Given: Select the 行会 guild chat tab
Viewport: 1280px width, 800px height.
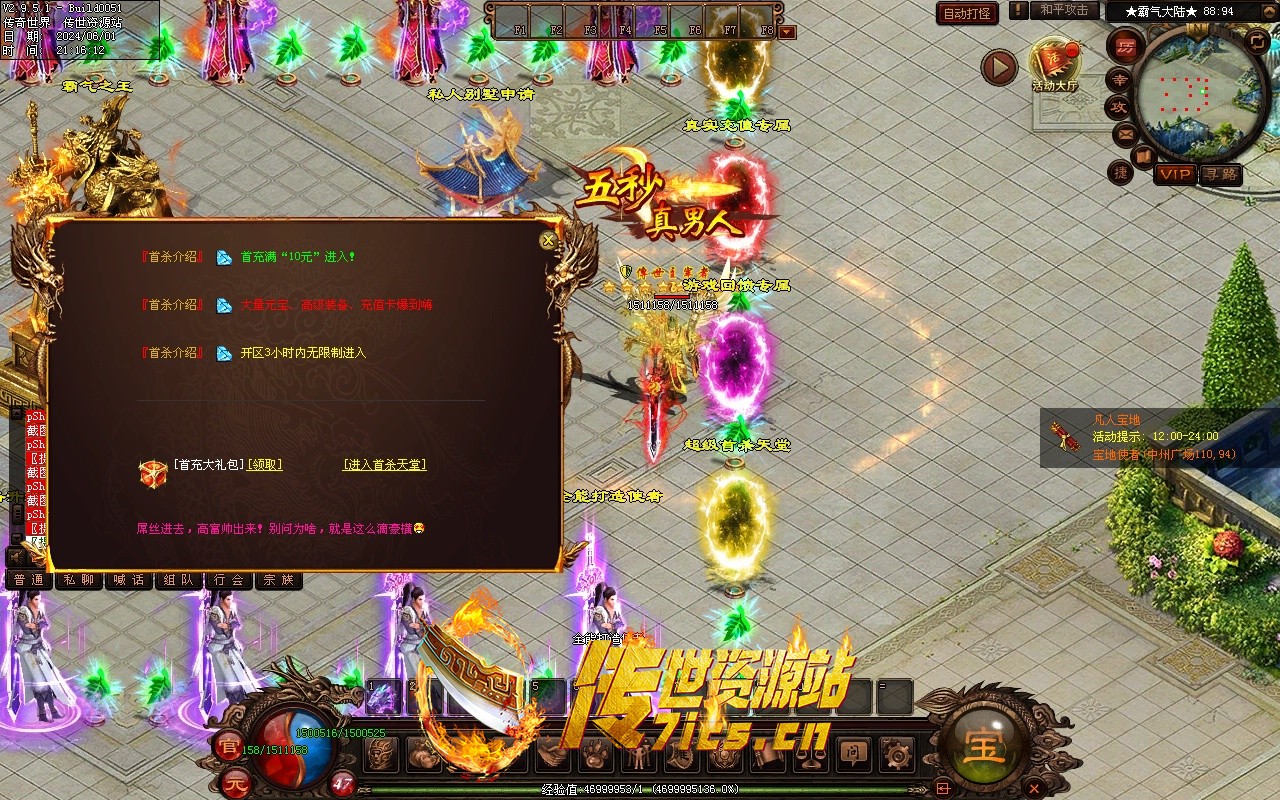Looking at the screenshot, I should click(229, 580).
